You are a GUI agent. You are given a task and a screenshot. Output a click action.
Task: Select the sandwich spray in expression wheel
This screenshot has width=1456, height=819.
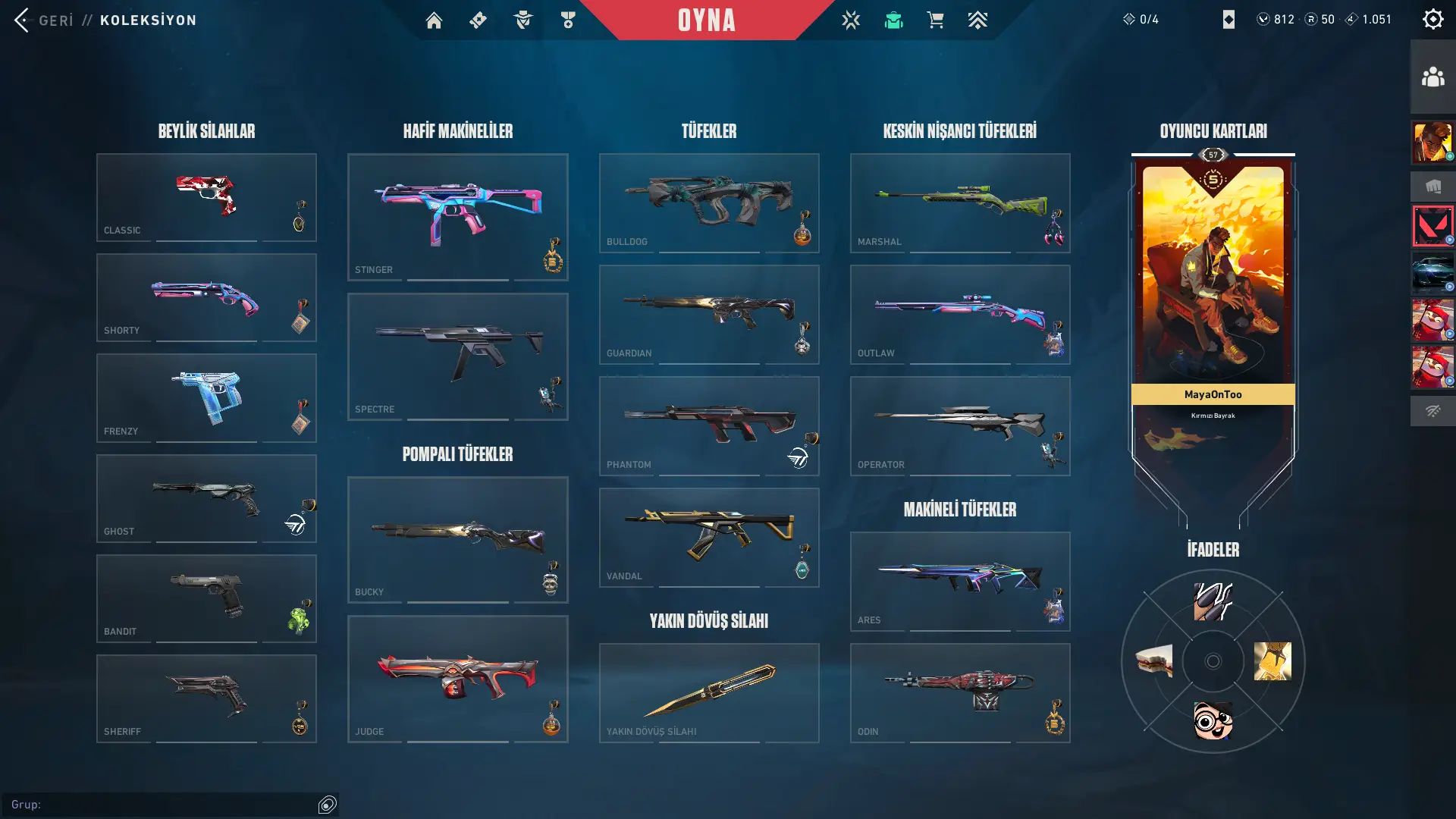pyautogui.click(x=1154, y=661)
